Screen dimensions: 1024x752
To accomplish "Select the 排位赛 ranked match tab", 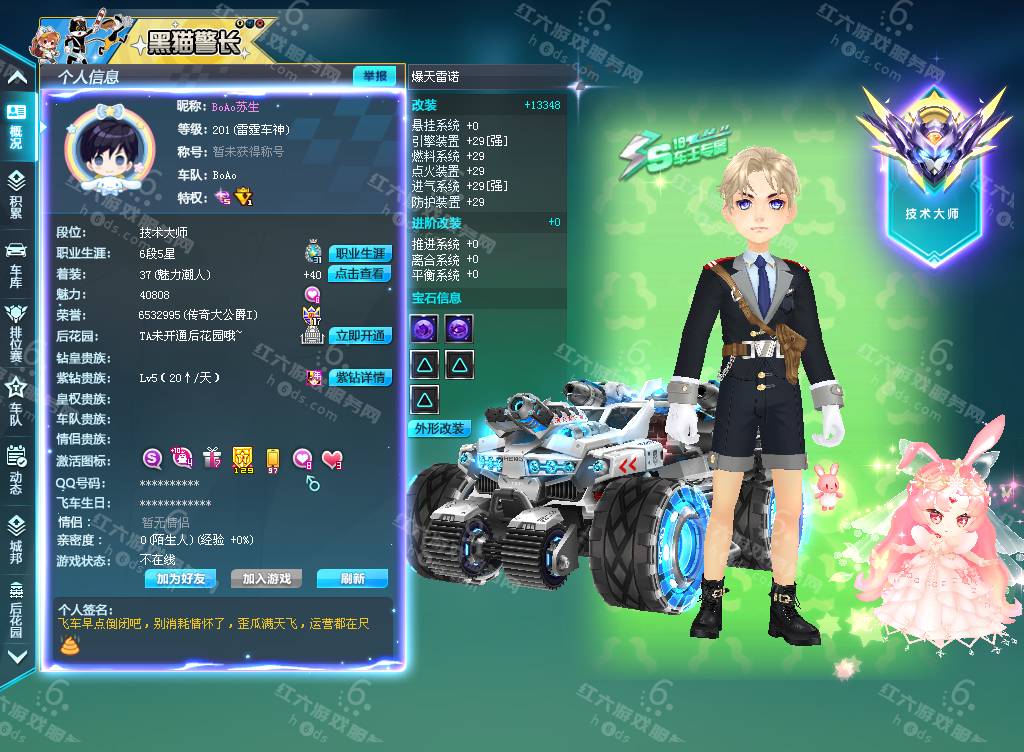I will coord(16,332).
